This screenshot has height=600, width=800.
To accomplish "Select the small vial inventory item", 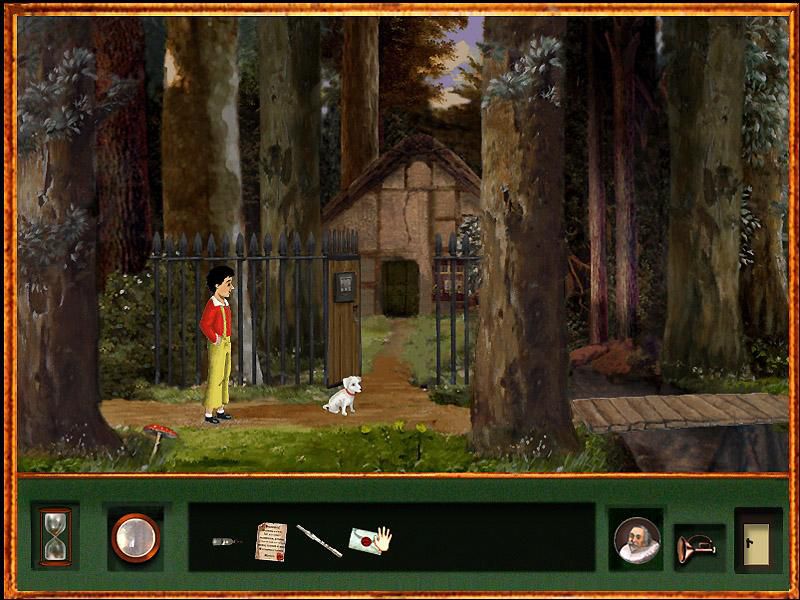I will 227,541.
